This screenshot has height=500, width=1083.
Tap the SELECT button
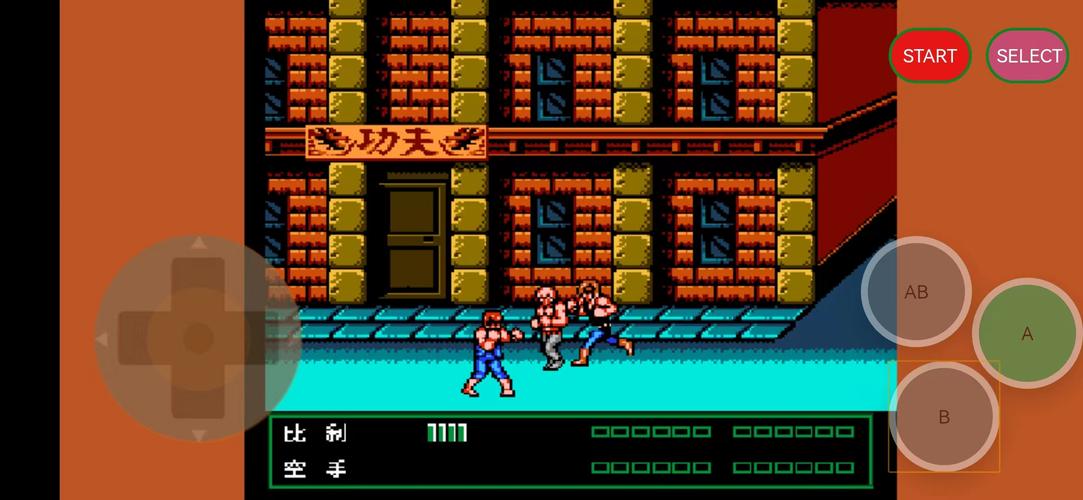pos(1027,56)
